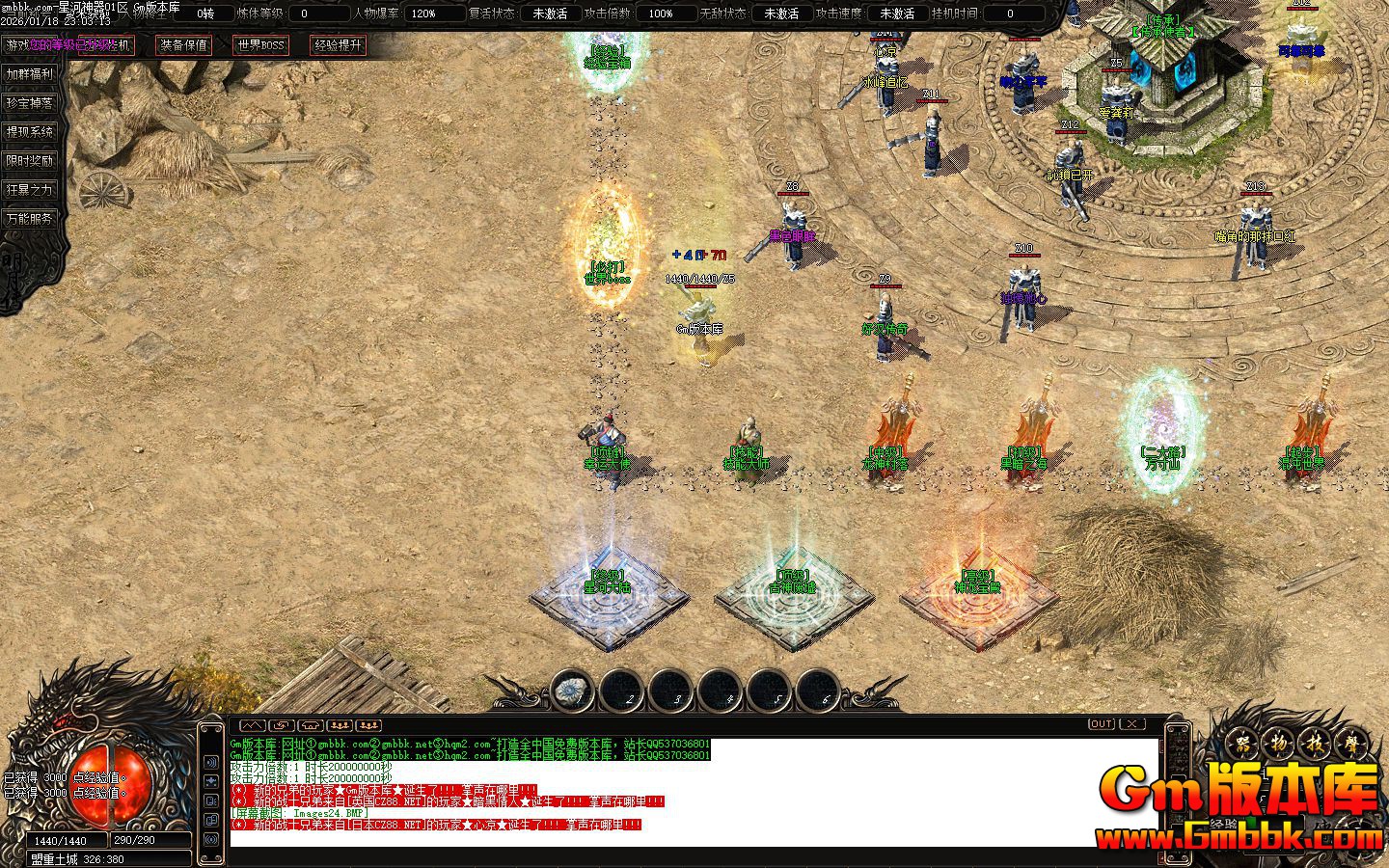Screen dimensions: 1389x868
Task: Open 万能服务 from the side menu
Action: pos(30,219)
